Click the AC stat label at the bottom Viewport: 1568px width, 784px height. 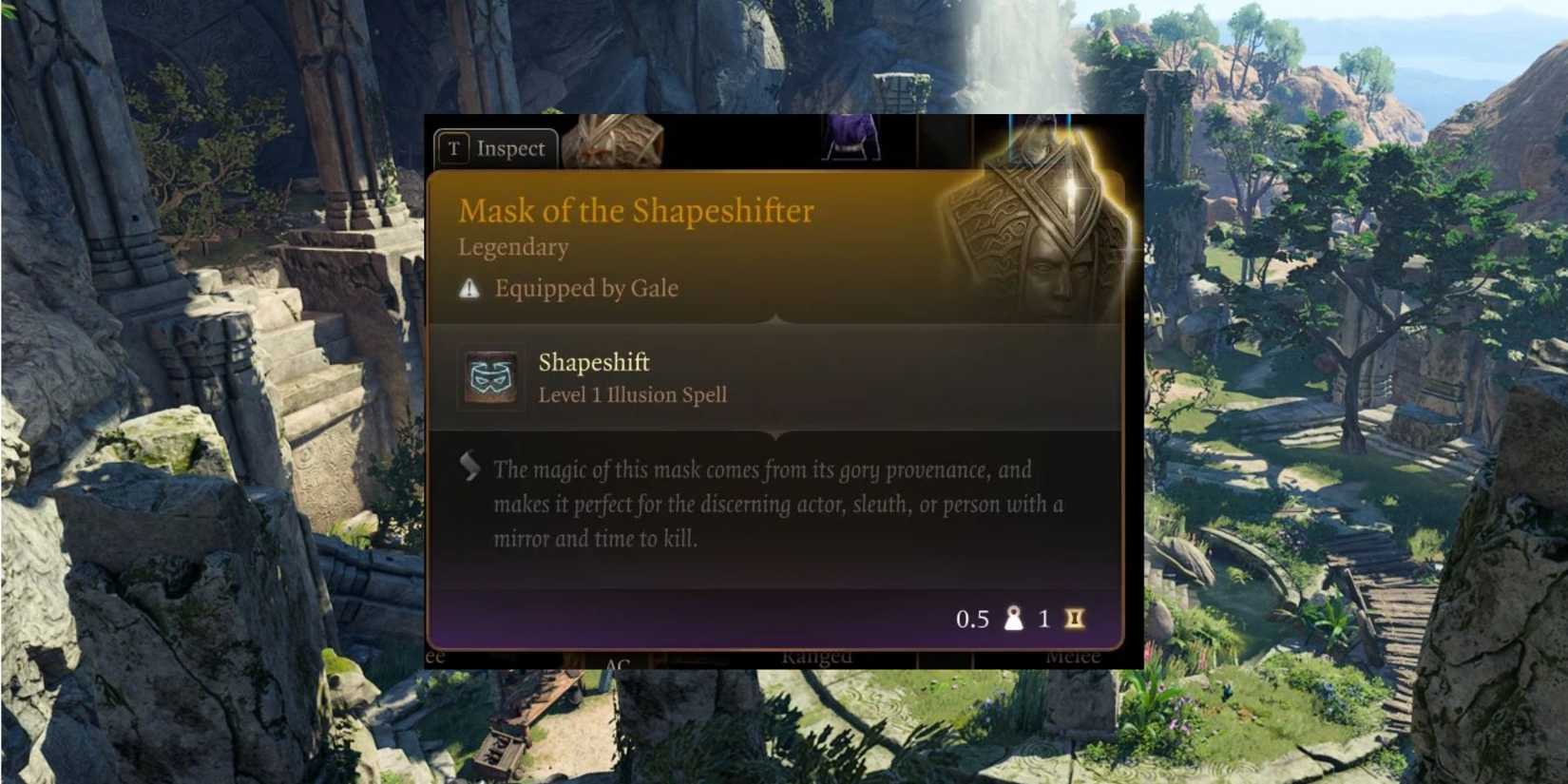pyautogui.click(x=619, y=660)
